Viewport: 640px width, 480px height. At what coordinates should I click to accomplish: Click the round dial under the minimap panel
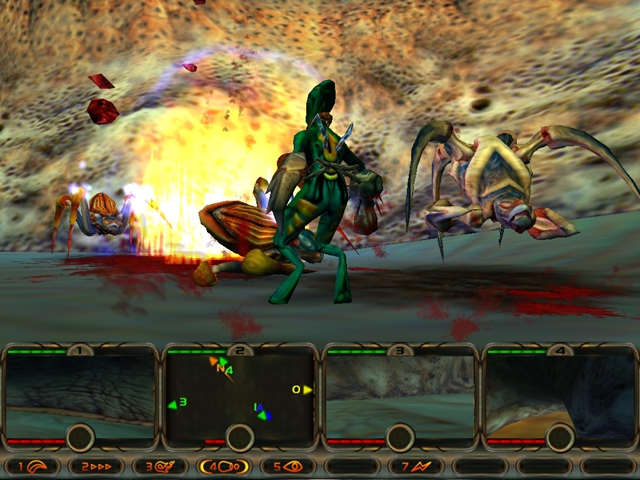(240, 437)
